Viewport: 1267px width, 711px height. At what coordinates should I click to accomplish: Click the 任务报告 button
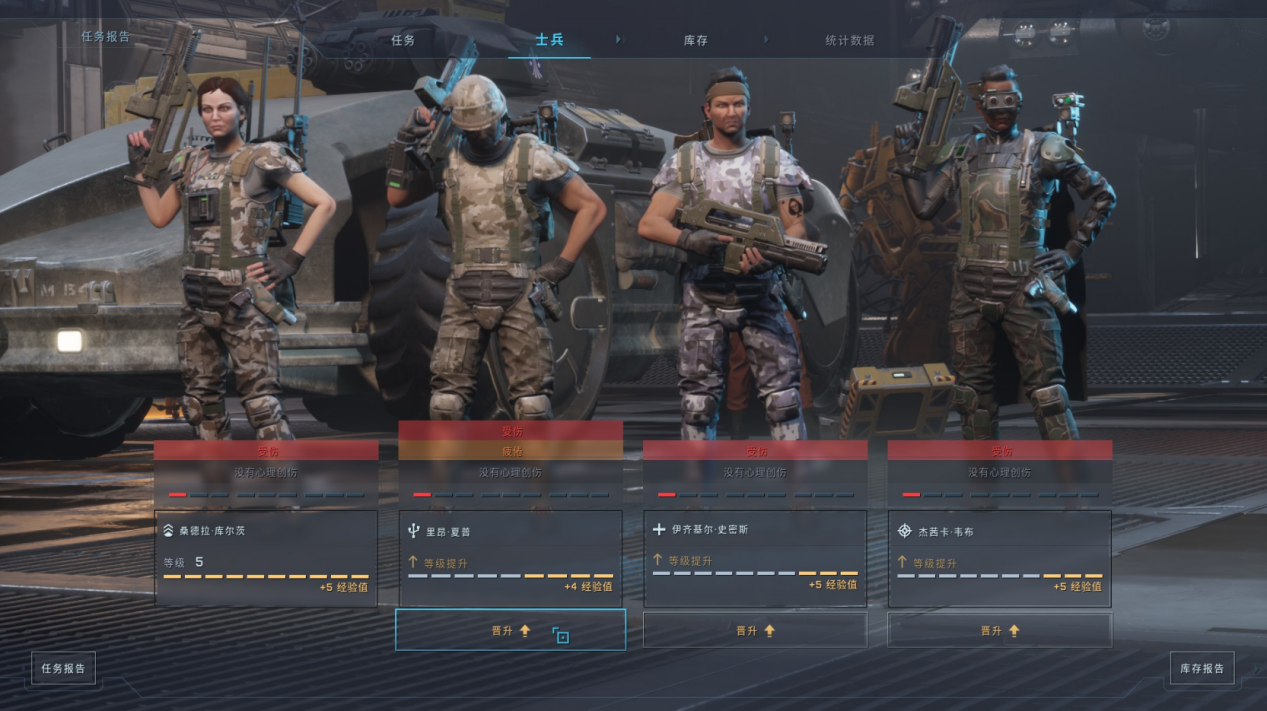(63, 668)
